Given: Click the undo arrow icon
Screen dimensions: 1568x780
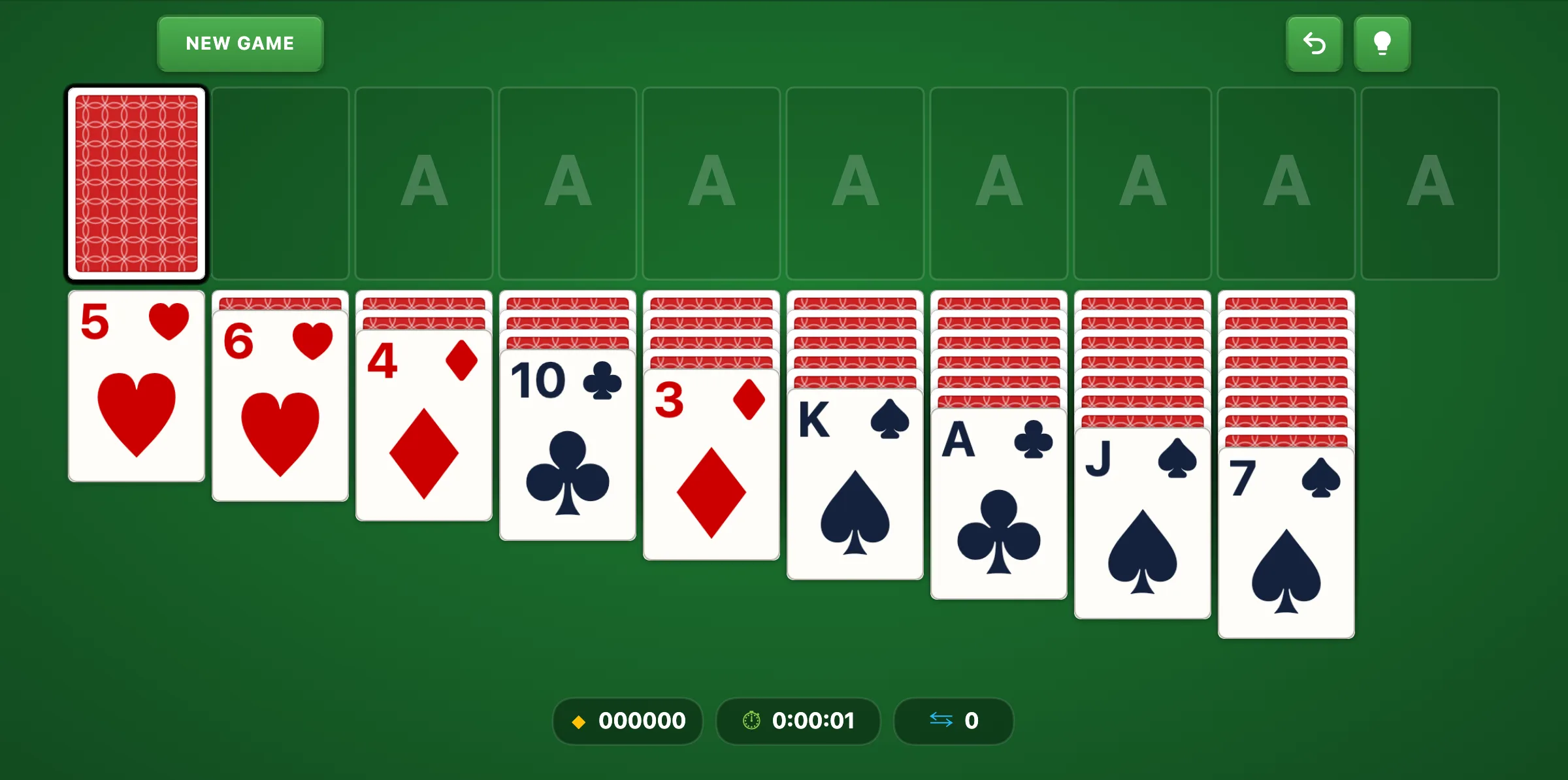Looking at the screenshot, I should 1315,43.
